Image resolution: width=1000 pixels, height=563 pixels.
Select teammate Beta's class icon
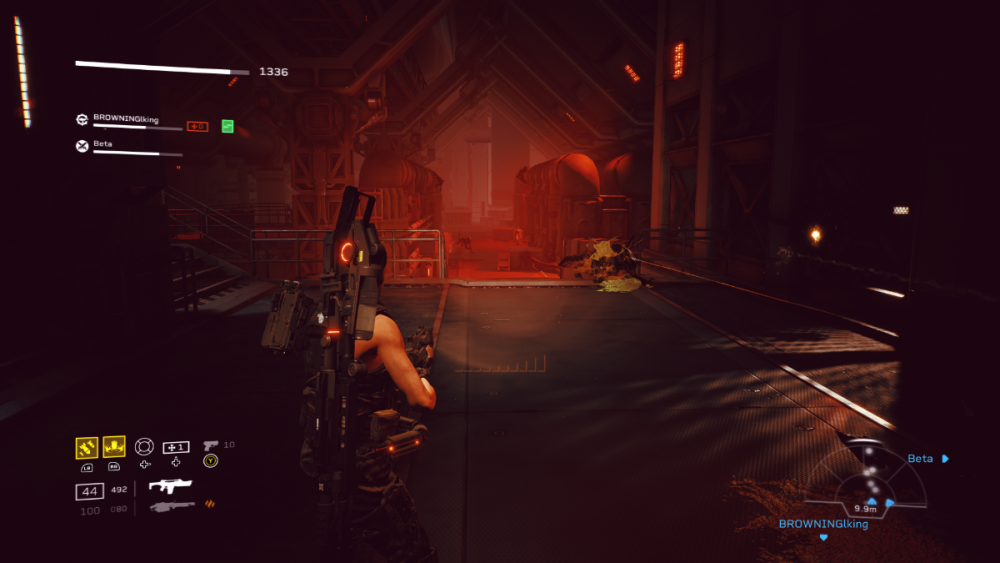pyautogui.click(x=82, y=146)
